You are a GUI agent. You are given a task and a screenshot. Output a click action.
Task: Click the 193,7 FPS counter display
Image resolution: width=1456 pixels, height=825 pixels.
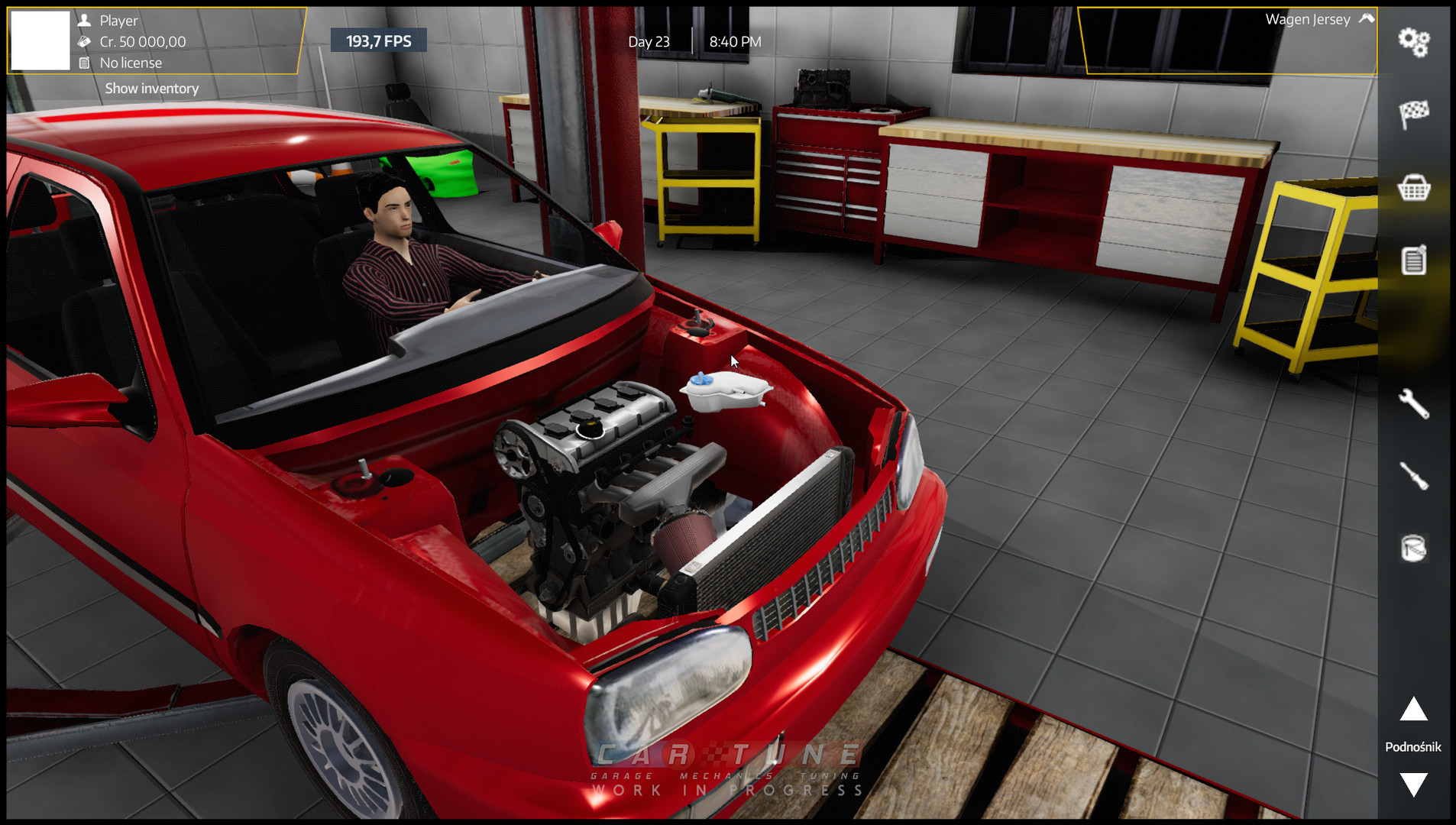click(x=379, y=40)
